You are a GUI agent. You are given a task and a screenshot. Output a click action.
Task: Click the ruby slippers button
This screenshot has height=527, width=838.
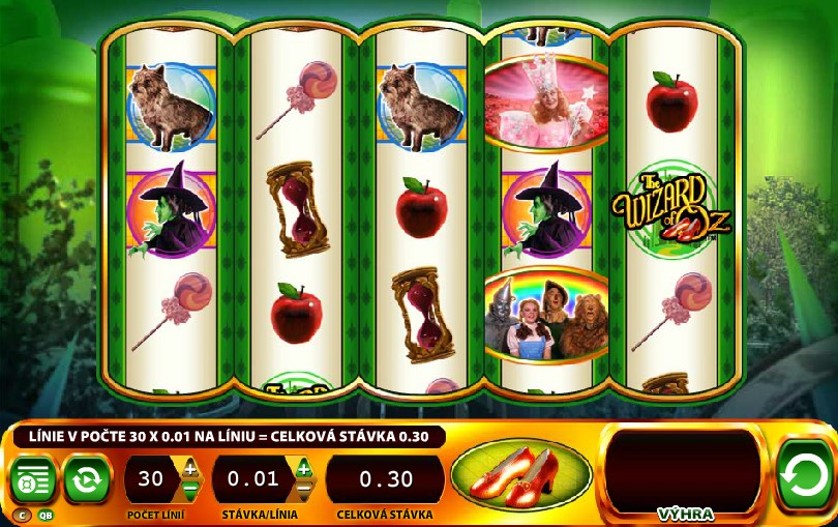[x=519, y=476]
